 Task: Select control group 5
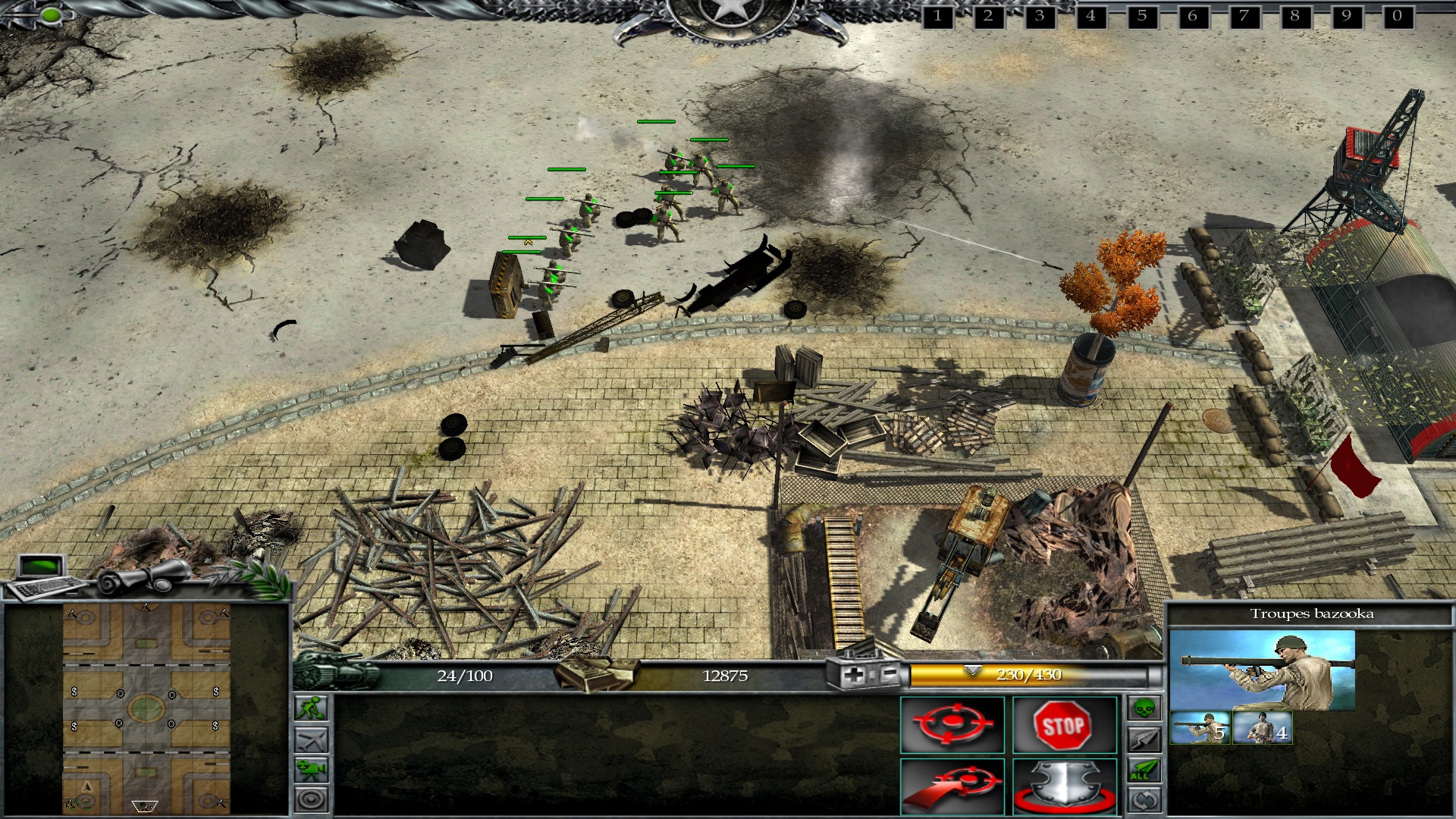pyautogui.click(x=1142, y=16)
